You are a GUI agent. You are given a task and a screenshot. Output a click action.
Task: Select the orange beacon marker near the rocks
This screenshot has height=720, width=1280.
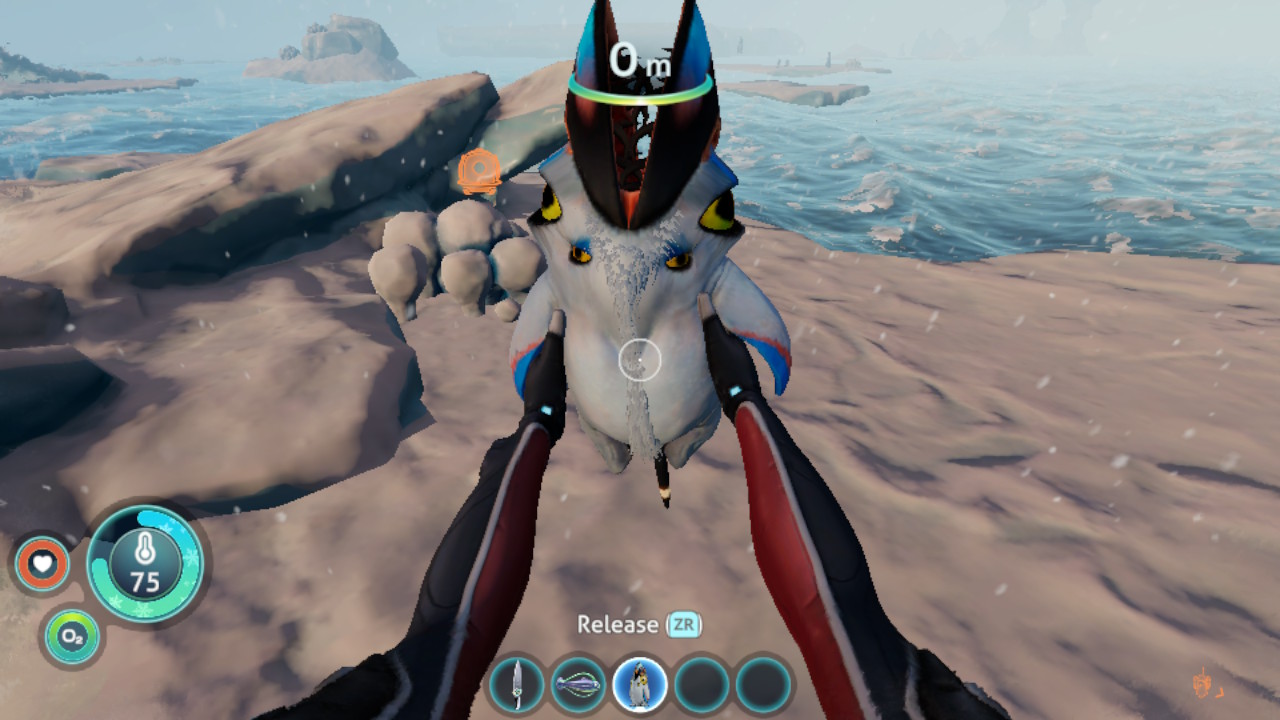479,168
